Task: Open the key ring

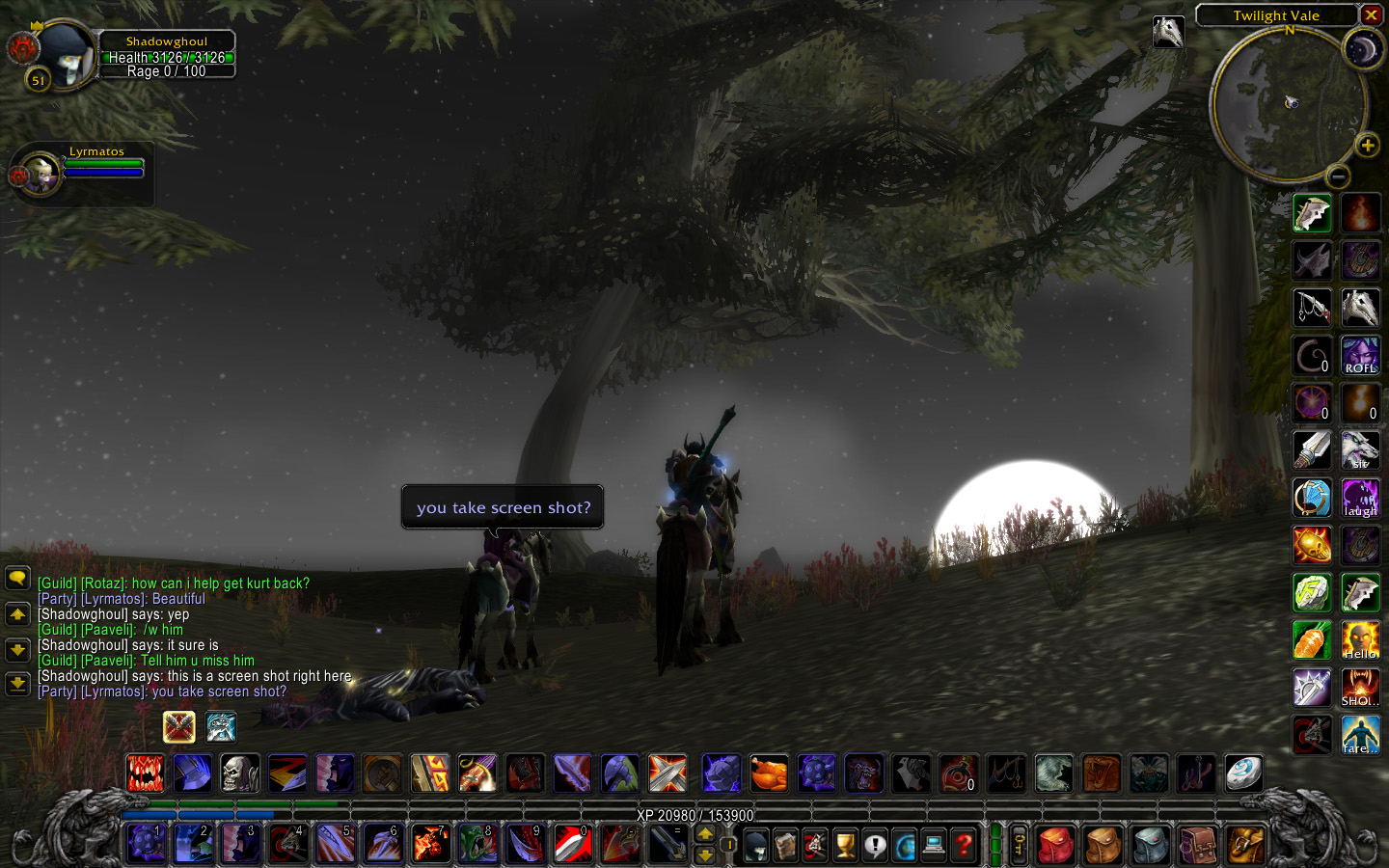Action: [1019, 846]
